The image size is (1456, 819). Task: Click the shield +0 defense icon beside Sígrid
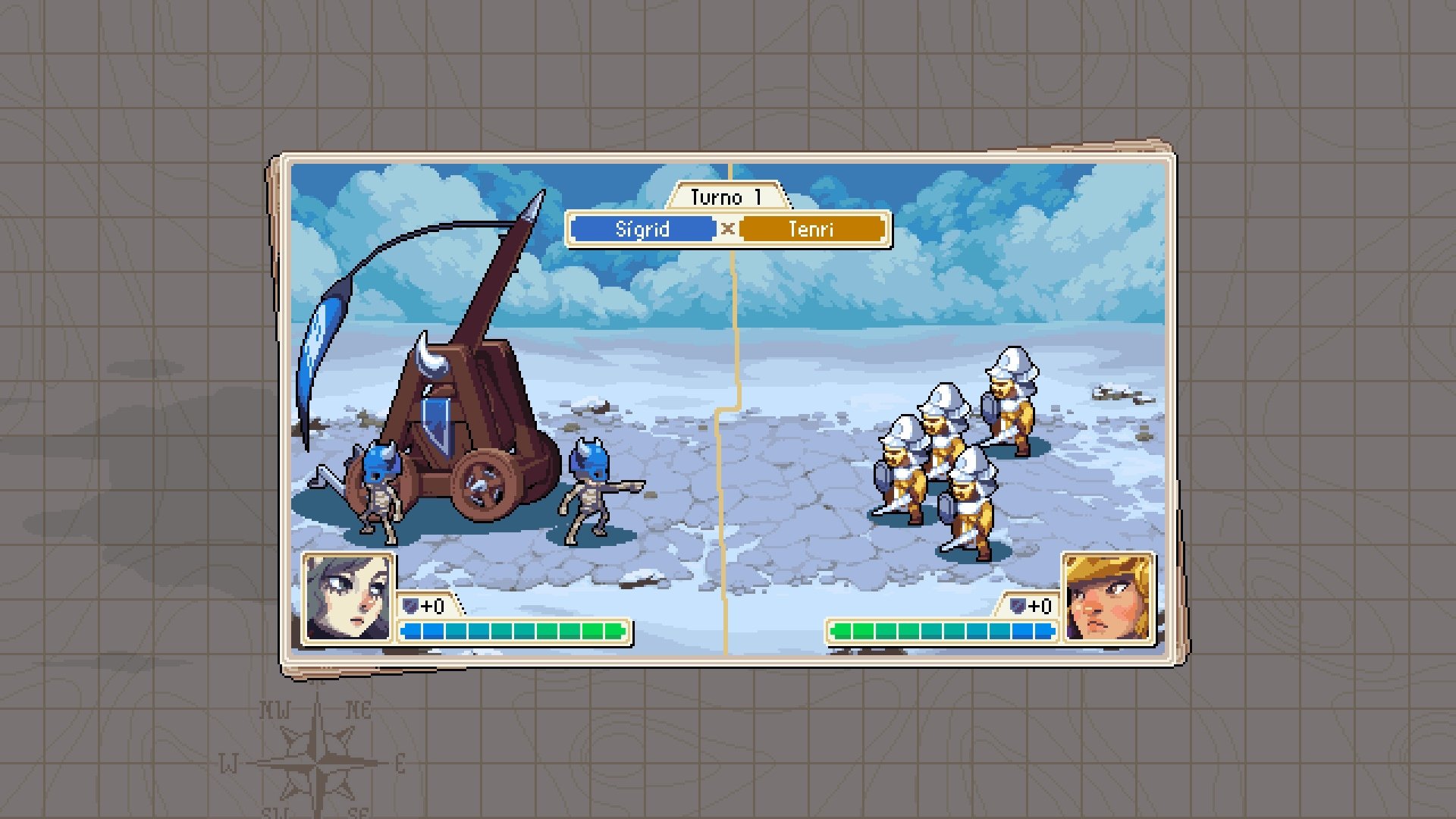[x=409, y=607]
